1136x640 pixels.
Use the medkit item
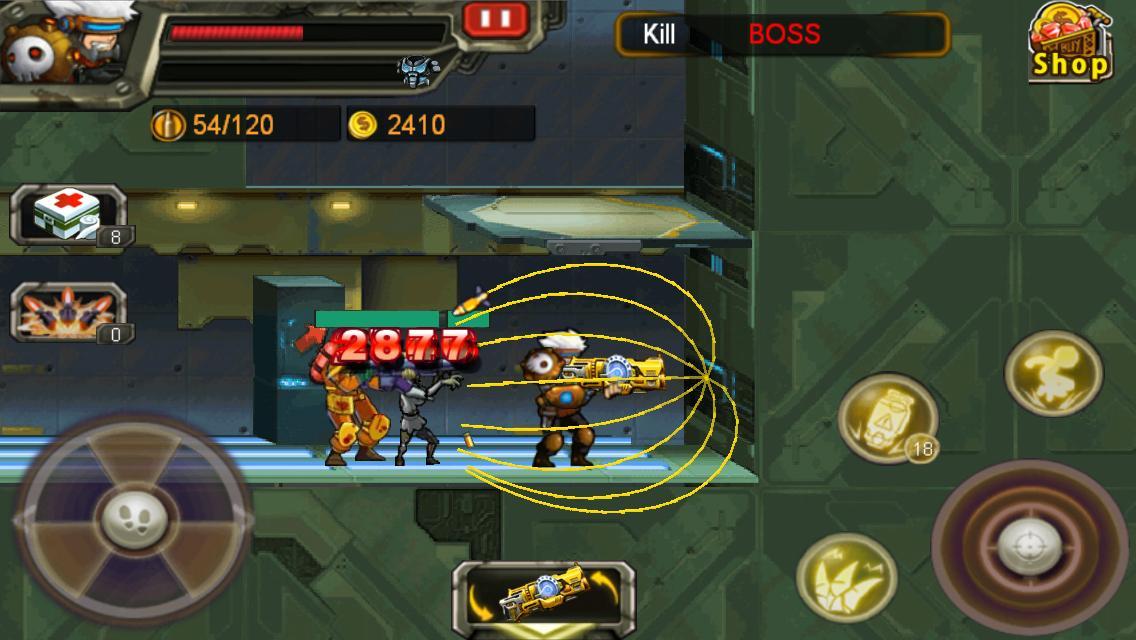point(68,215)
